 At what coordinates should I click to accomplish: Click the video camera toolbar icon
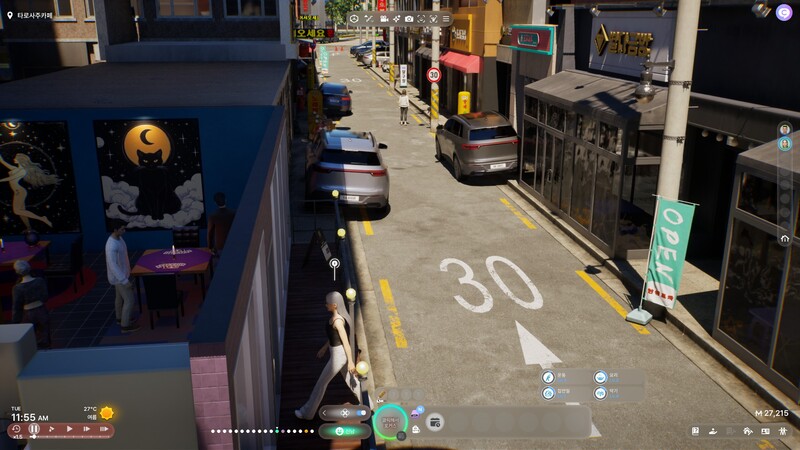(x=382, y=18)
